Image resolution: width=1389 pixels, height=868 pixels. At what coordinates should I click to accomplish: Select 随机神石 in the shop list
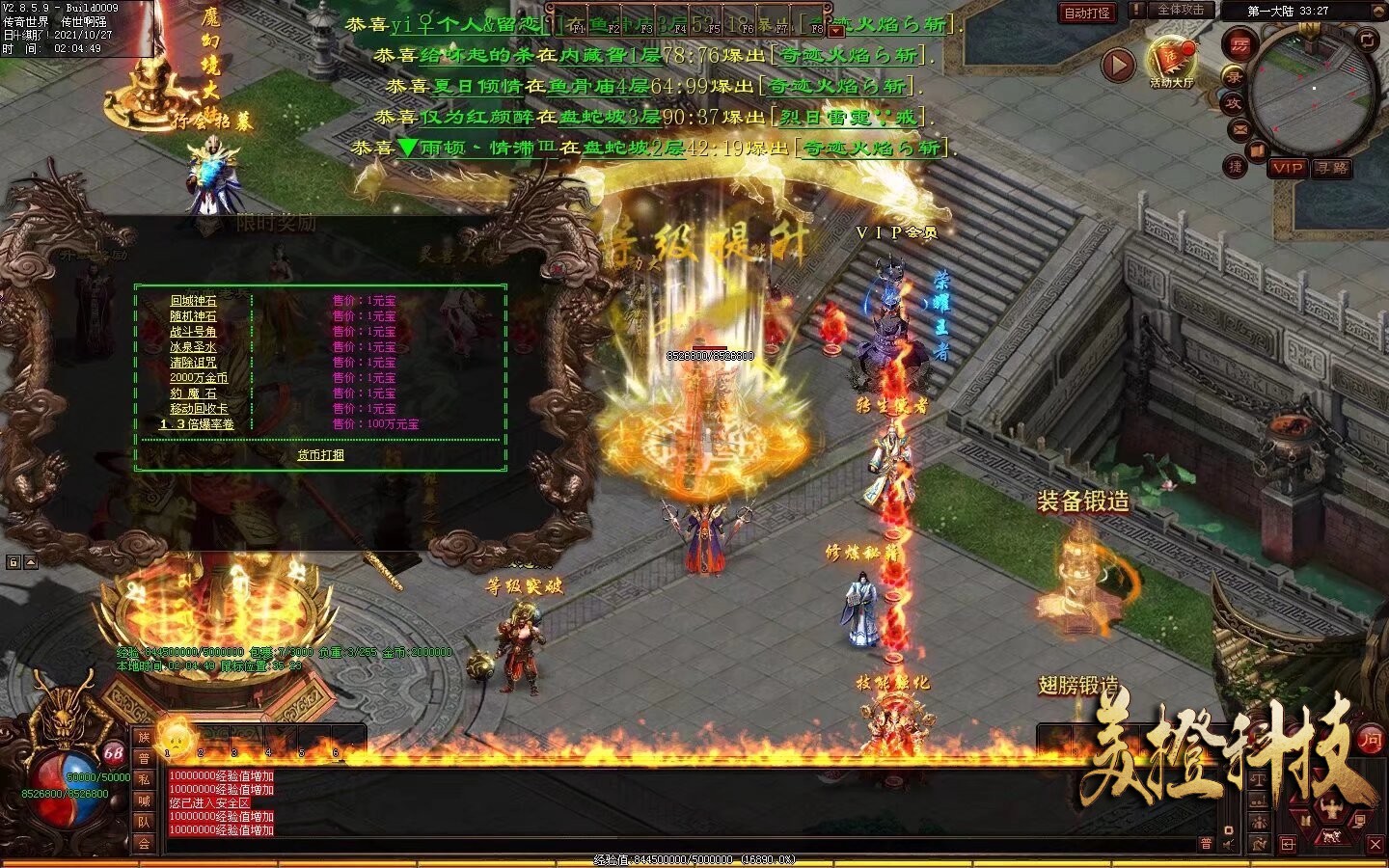point(193,316)
